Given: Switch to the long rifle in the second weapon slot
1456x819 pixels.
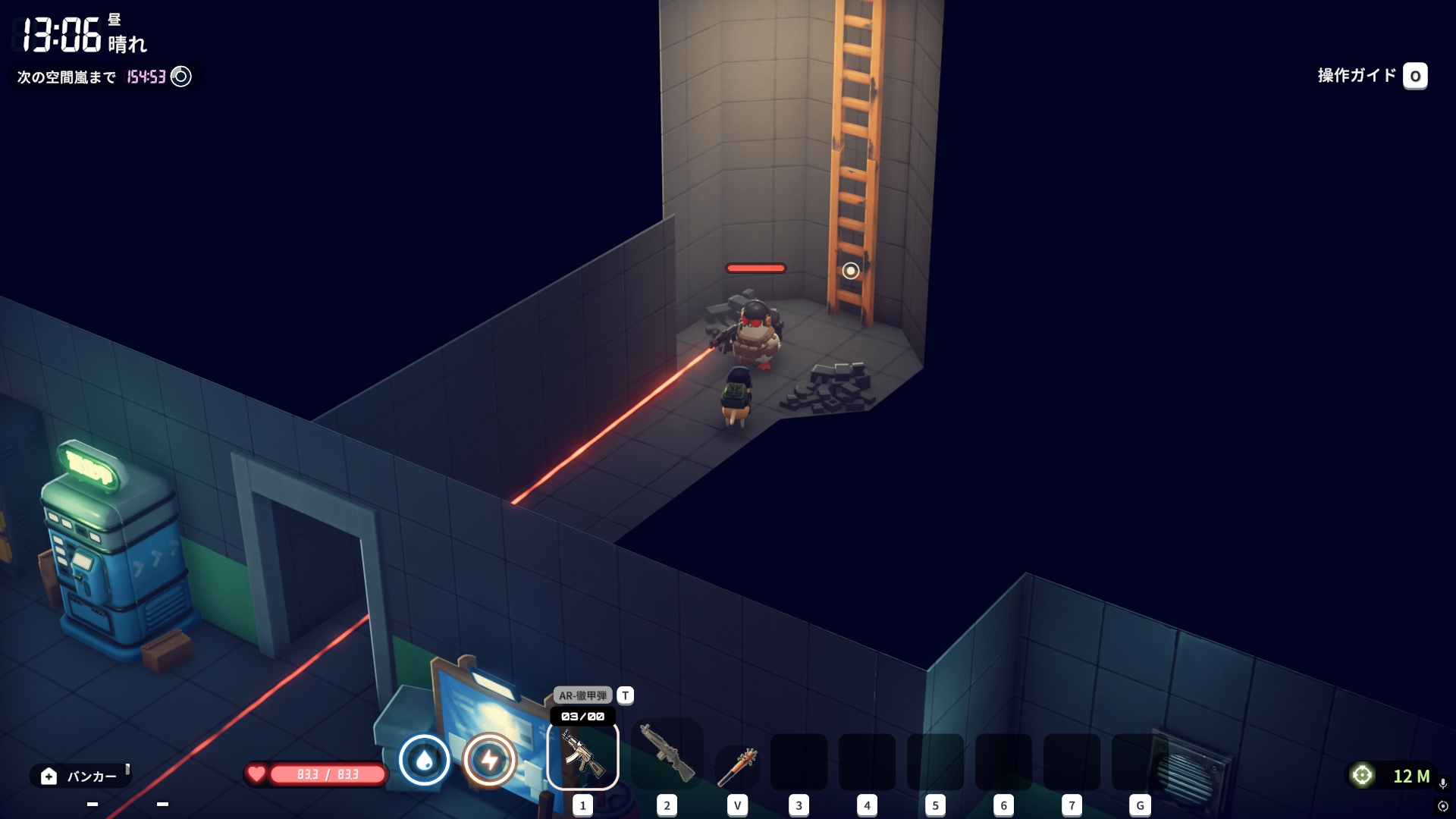Looking at the screenshot, I should (x=667, y=755).
